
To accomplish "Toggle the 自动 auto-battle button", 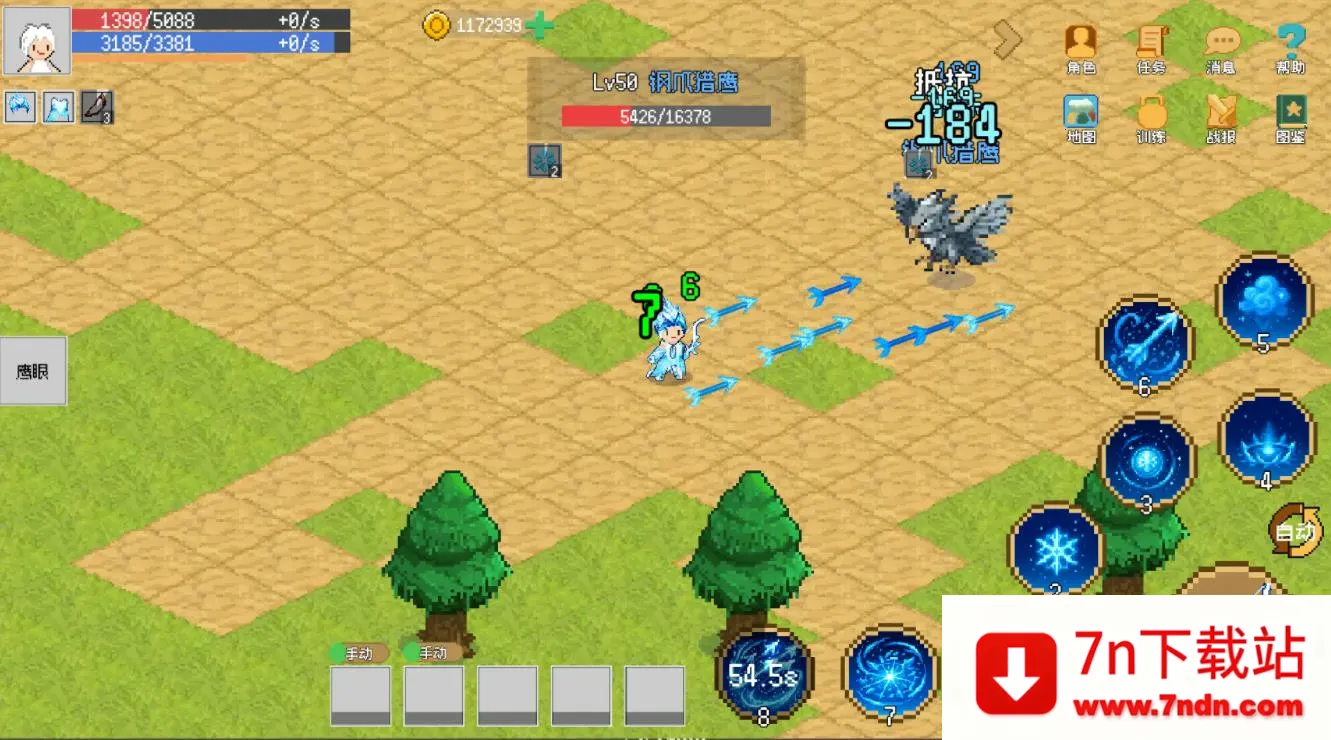I will coord(1295,531).
